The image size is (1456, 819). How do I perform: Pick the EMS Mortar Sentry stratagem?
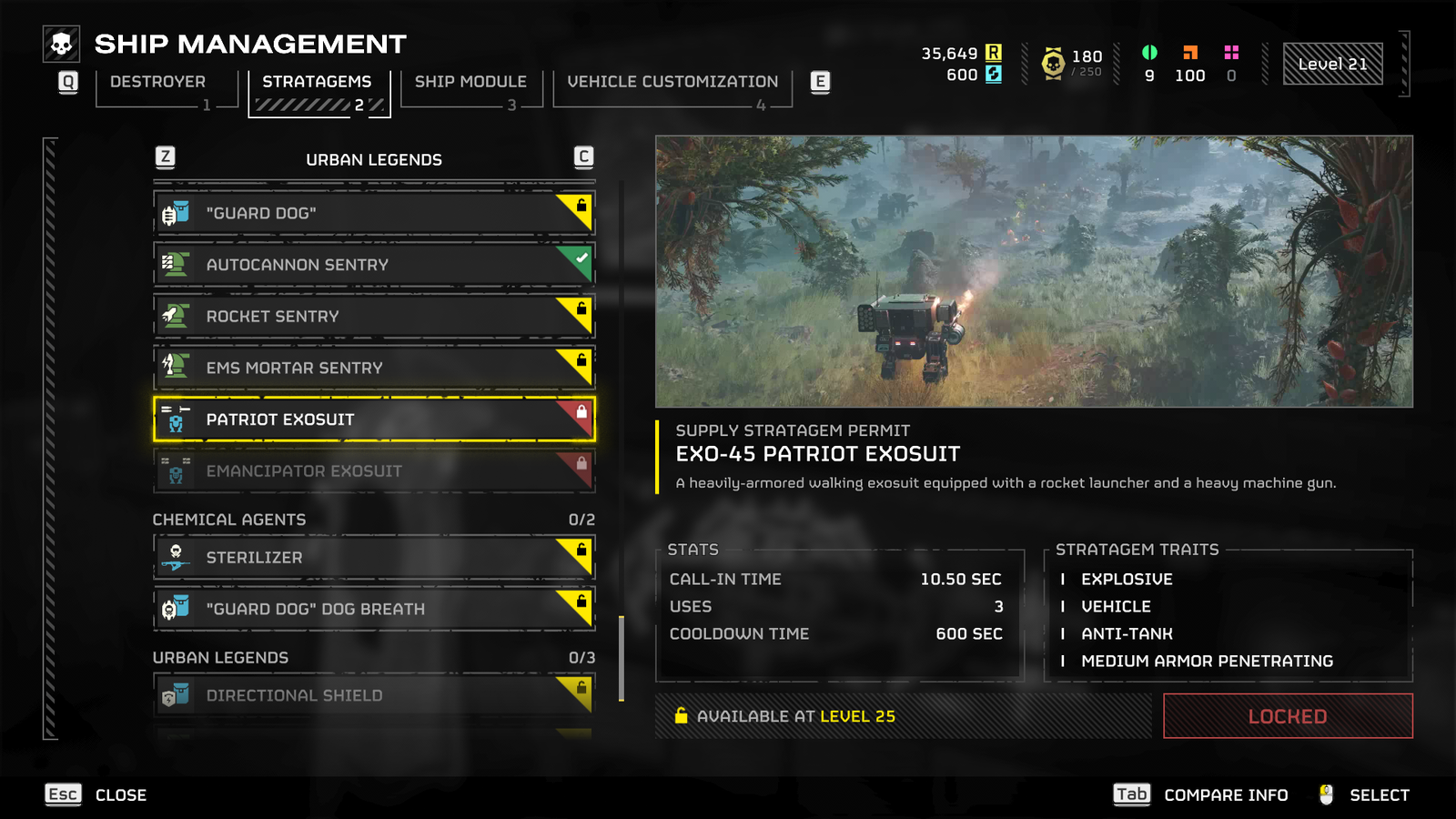[373, 368]
